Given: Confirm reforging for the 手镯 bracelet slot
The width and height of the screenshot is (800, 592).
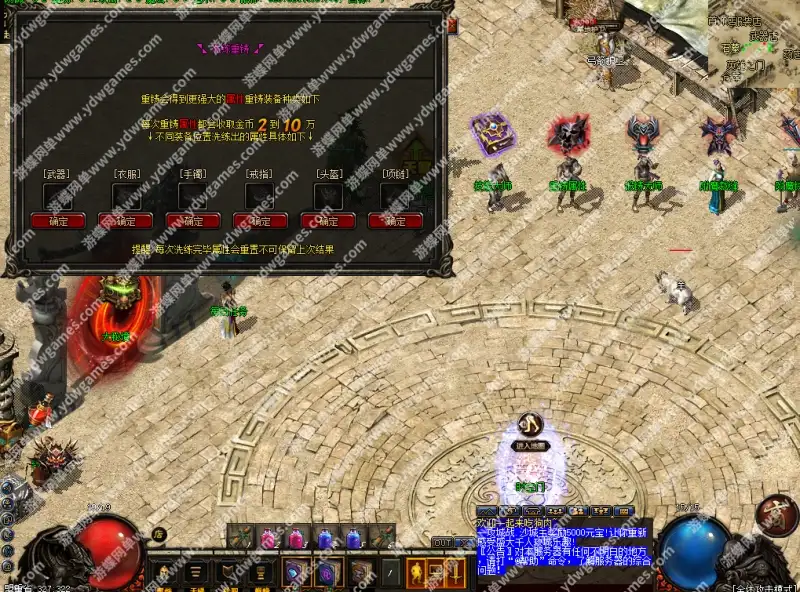Looking at the screenshot, I should click(x=193, y=221).
